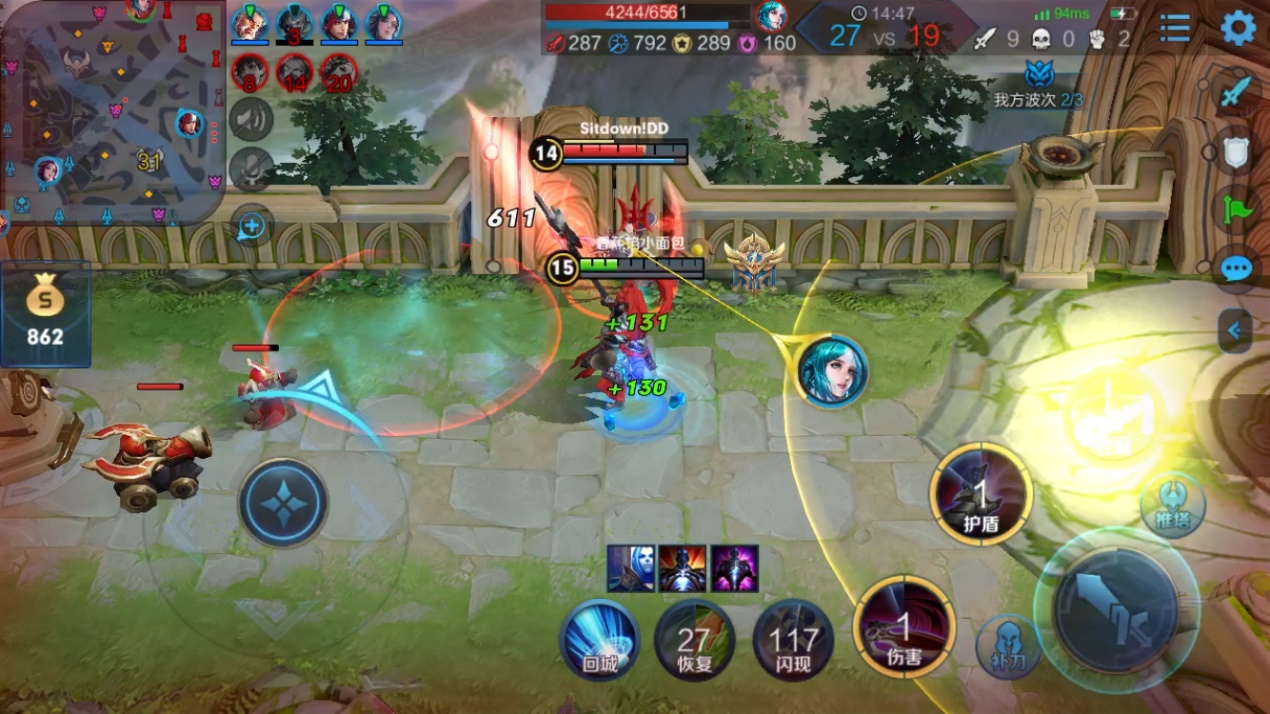Use the 闪现 flash summoner spell
The width and height of the screenshot is (1270, 714).
point(793,639)
